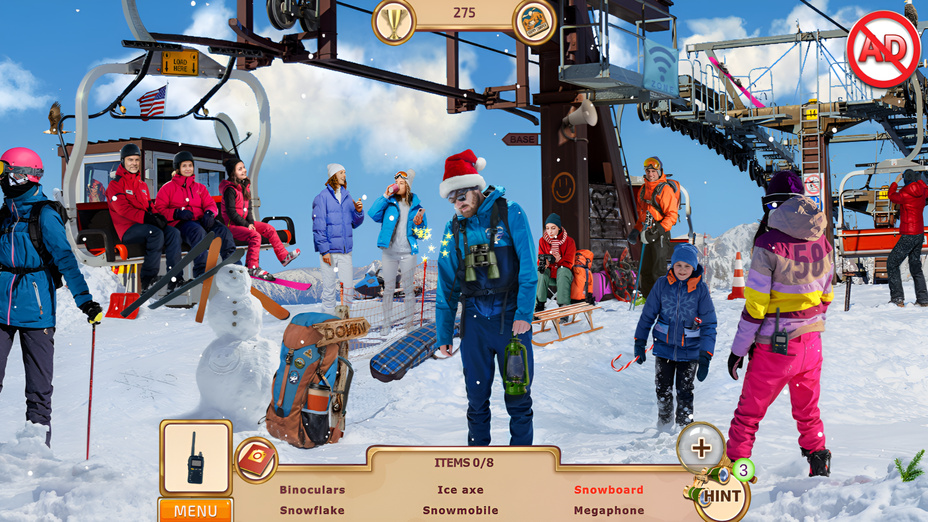Open the MENU button
The width and height of the screenshot is (928, 522).
pos(195,510)
